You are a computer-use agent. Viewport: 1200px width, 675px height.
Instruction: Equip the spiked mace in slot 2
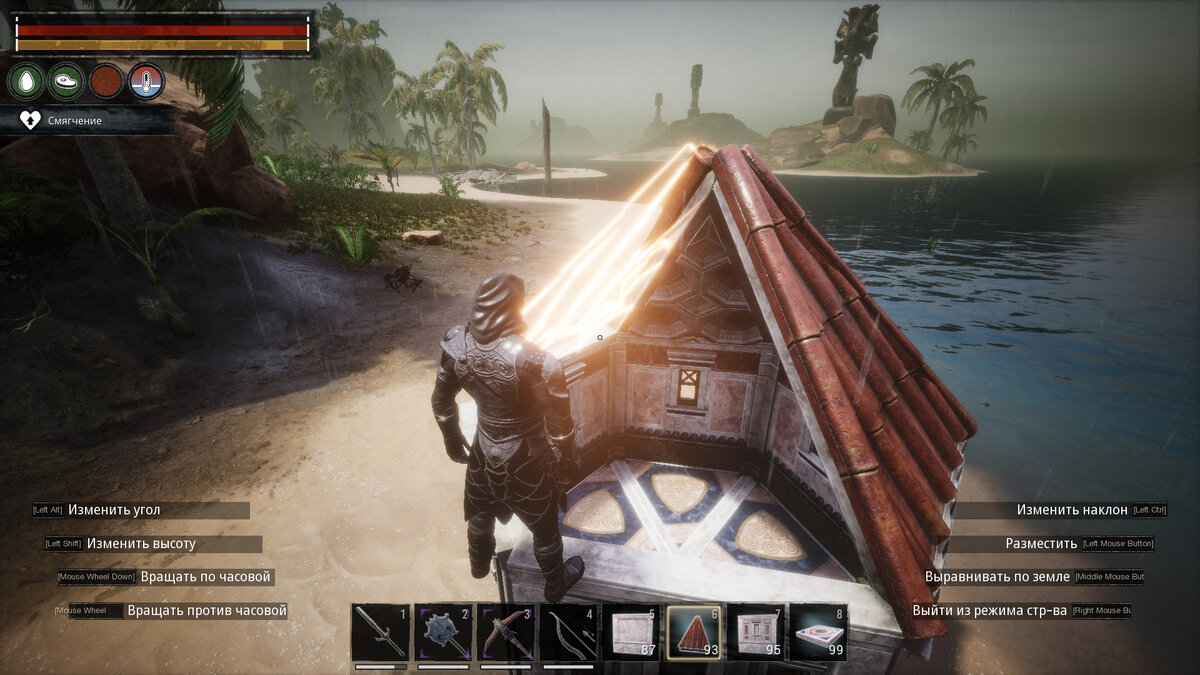(444, 633)
